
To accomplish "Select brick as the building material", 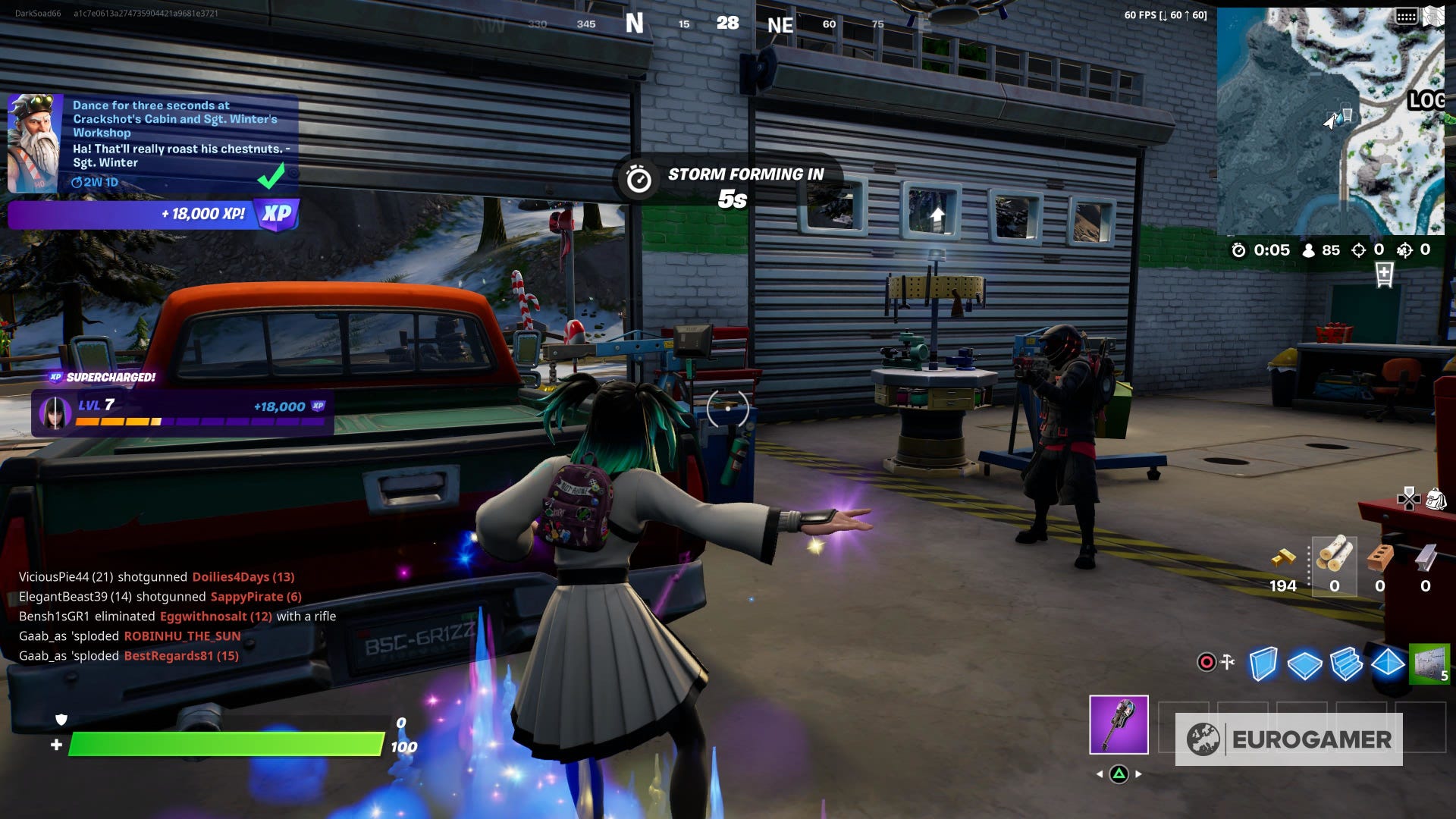I will pos(1379,557).
